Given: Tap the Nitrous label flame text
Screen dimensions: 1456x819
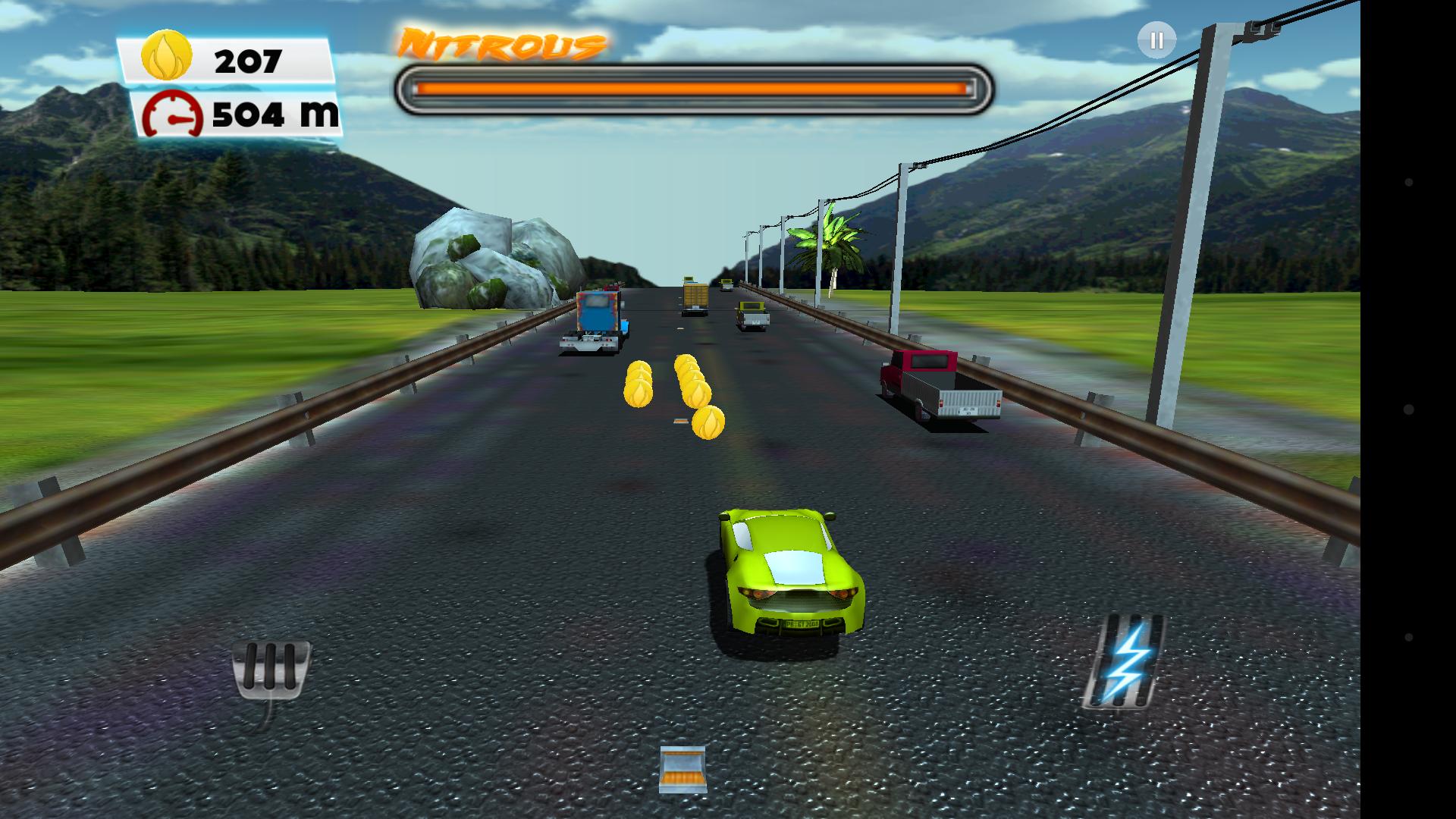Looking at the screenshot, I should tap(504, 42).
